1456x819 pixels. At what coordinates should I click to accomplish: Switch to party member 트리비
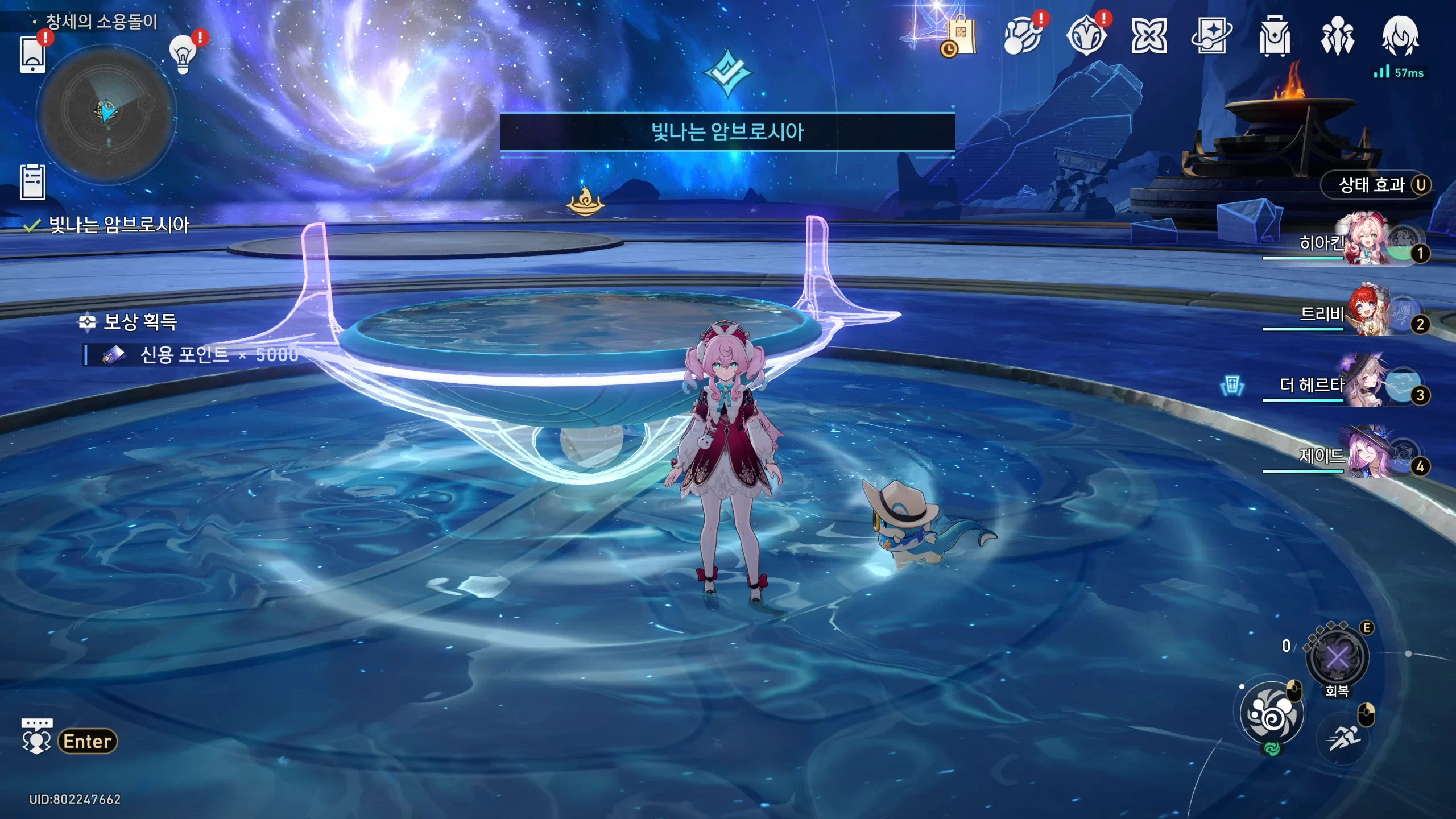(1365, 313)
